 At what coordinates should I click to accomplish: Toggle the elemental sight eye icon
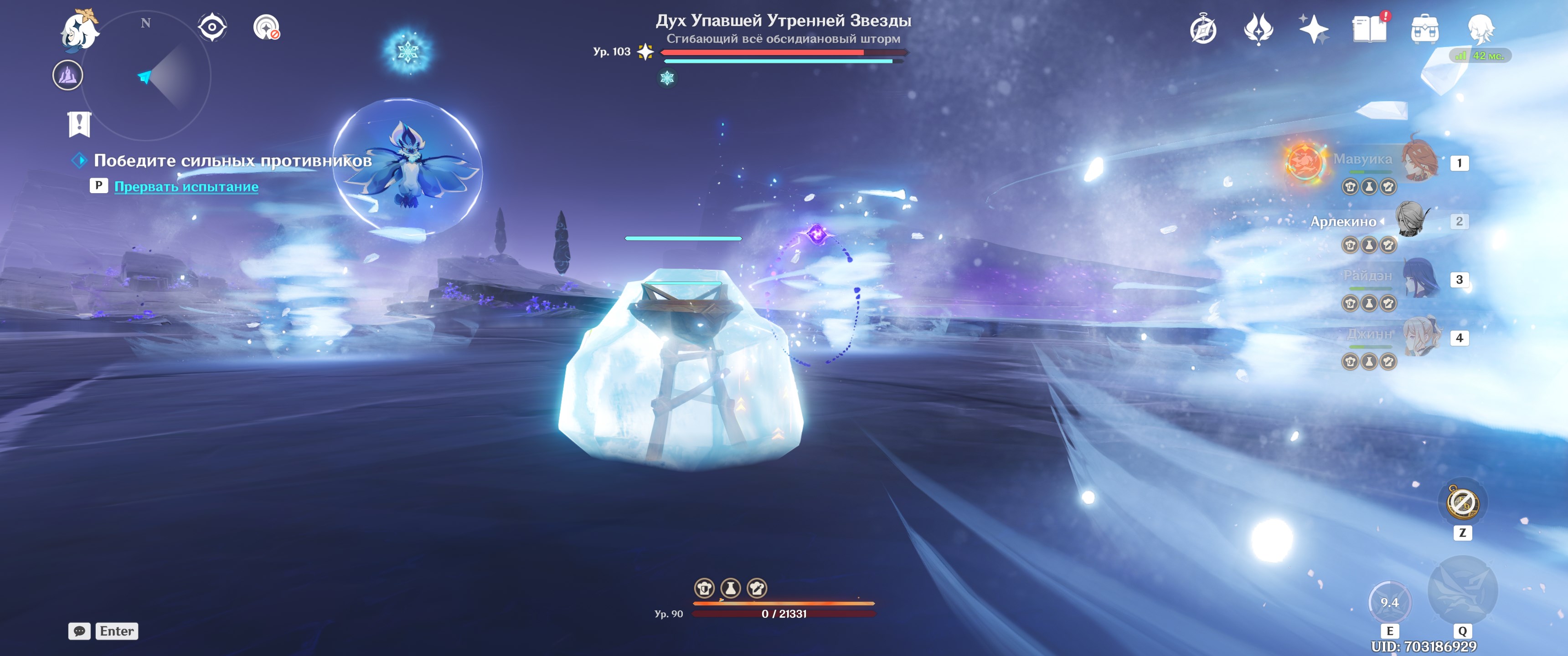[212, 27]
